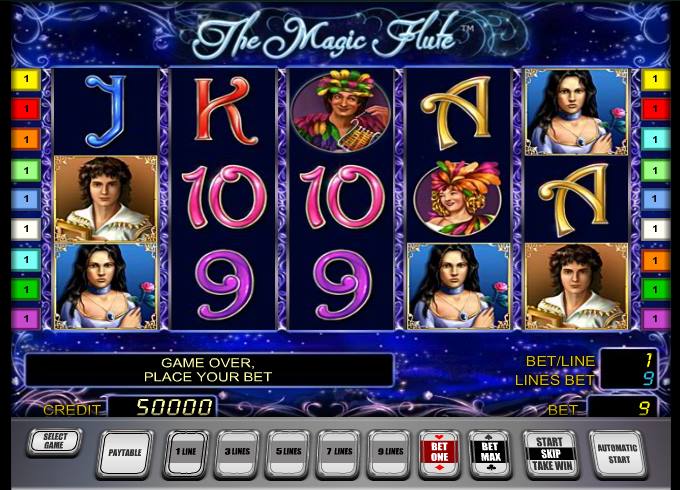Open the Select Game menu
The width and height of the screenshot is (680, 490).
(53, 441)
